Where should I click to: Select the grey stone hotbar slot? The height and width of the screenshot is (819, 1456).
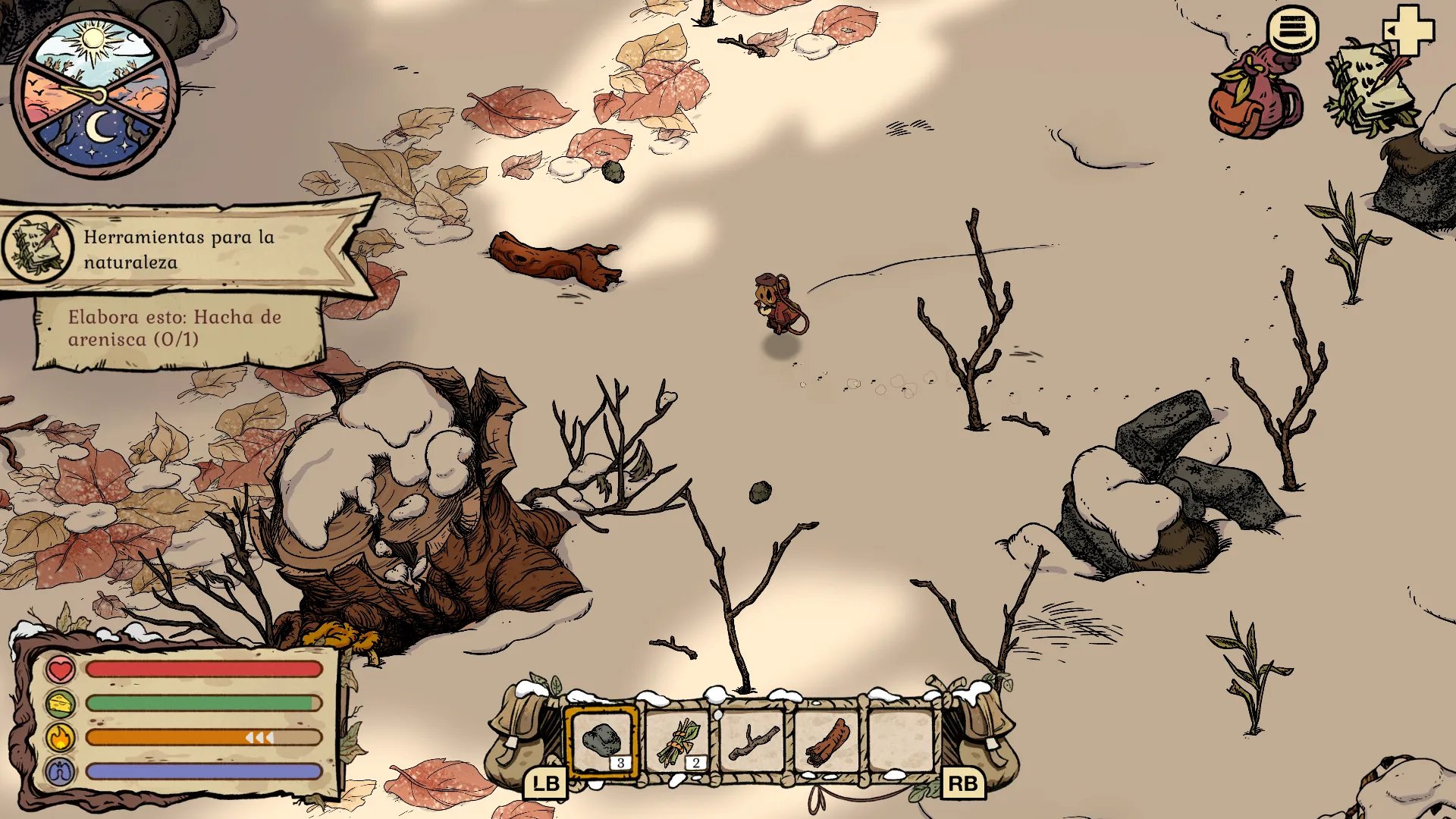pyautogui.click(x=602, y=741)
